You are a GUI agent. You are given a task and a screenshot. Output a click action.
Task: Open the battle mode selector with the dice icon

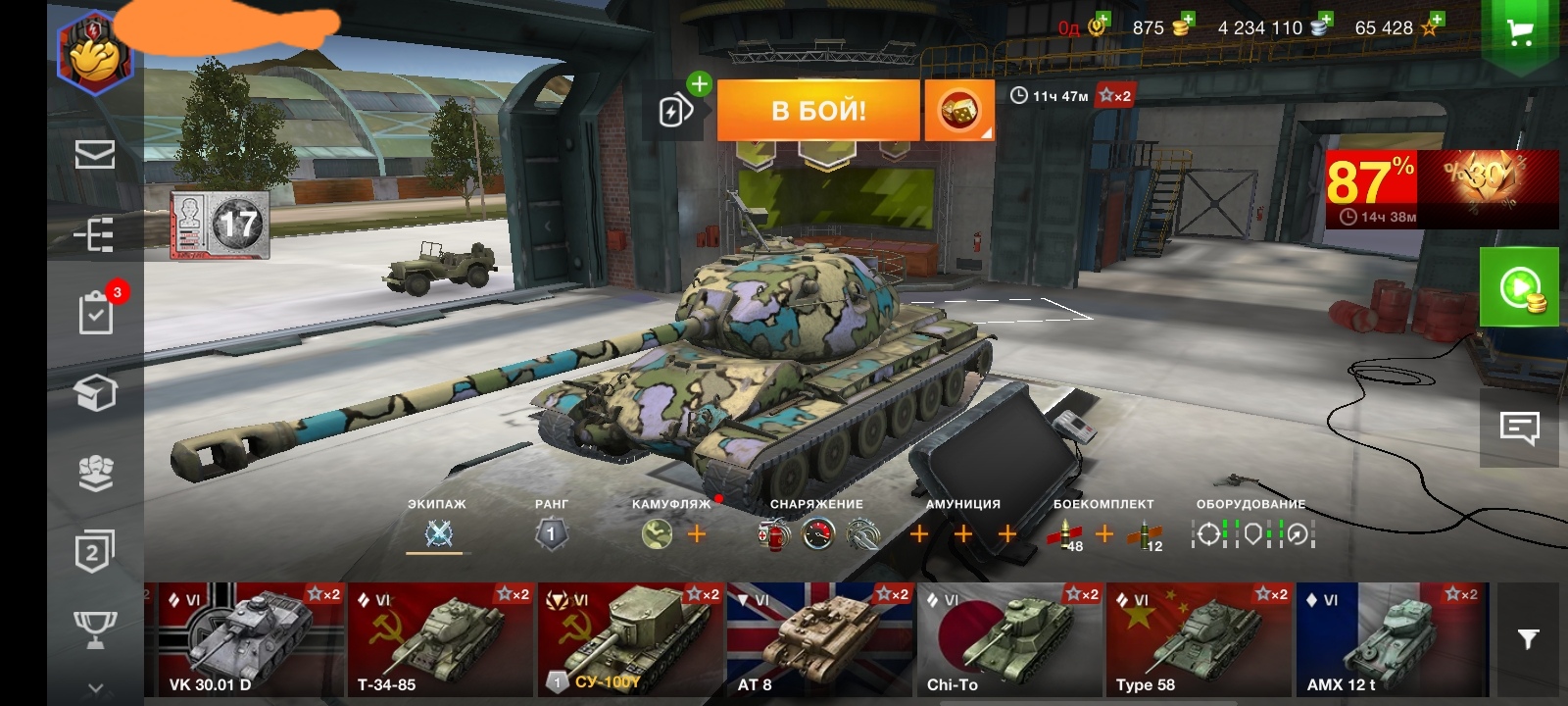(958, 111)
